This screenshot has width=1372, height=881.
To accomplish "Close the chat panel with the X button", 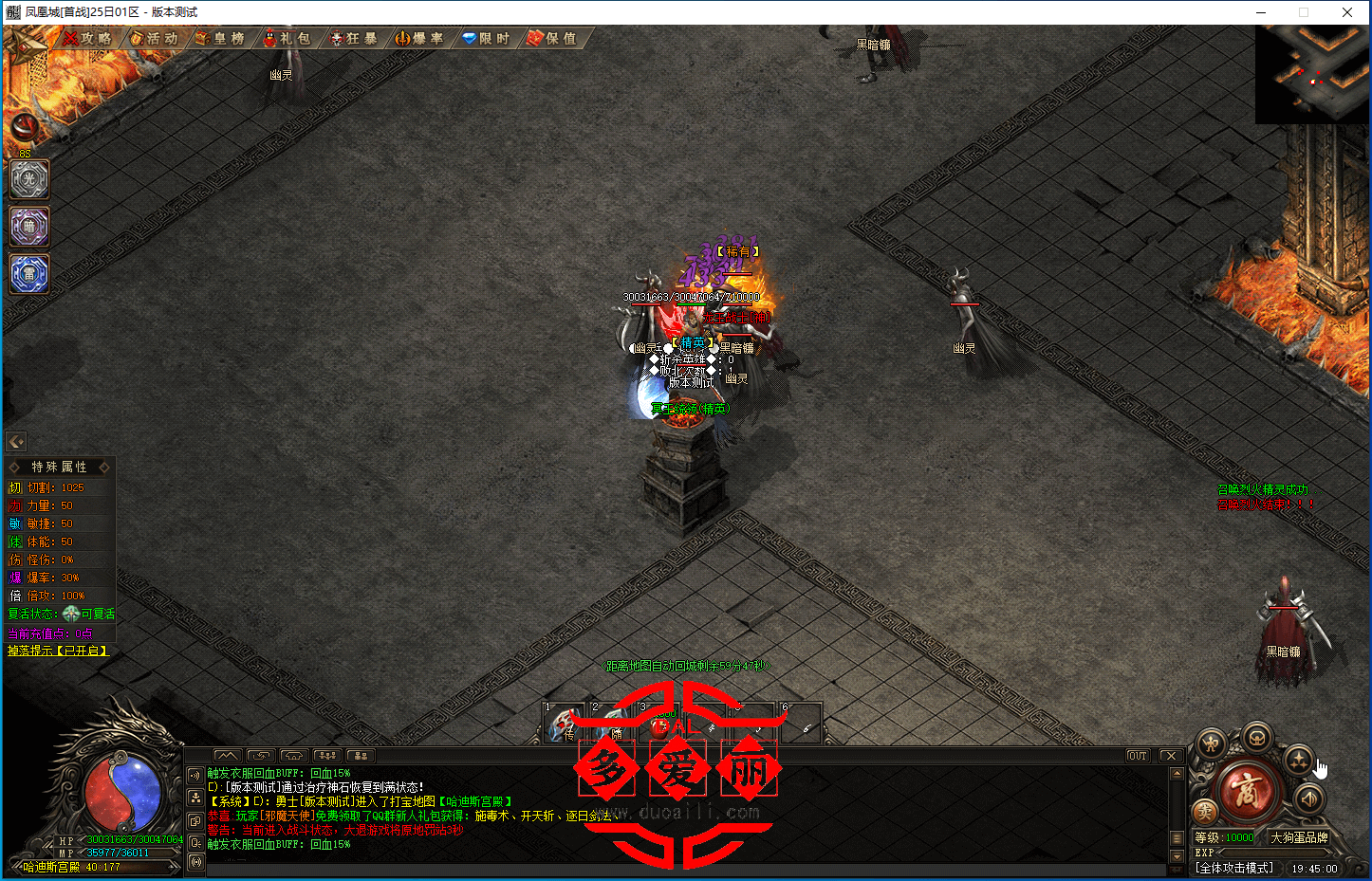I will [x=1171, y=756].
